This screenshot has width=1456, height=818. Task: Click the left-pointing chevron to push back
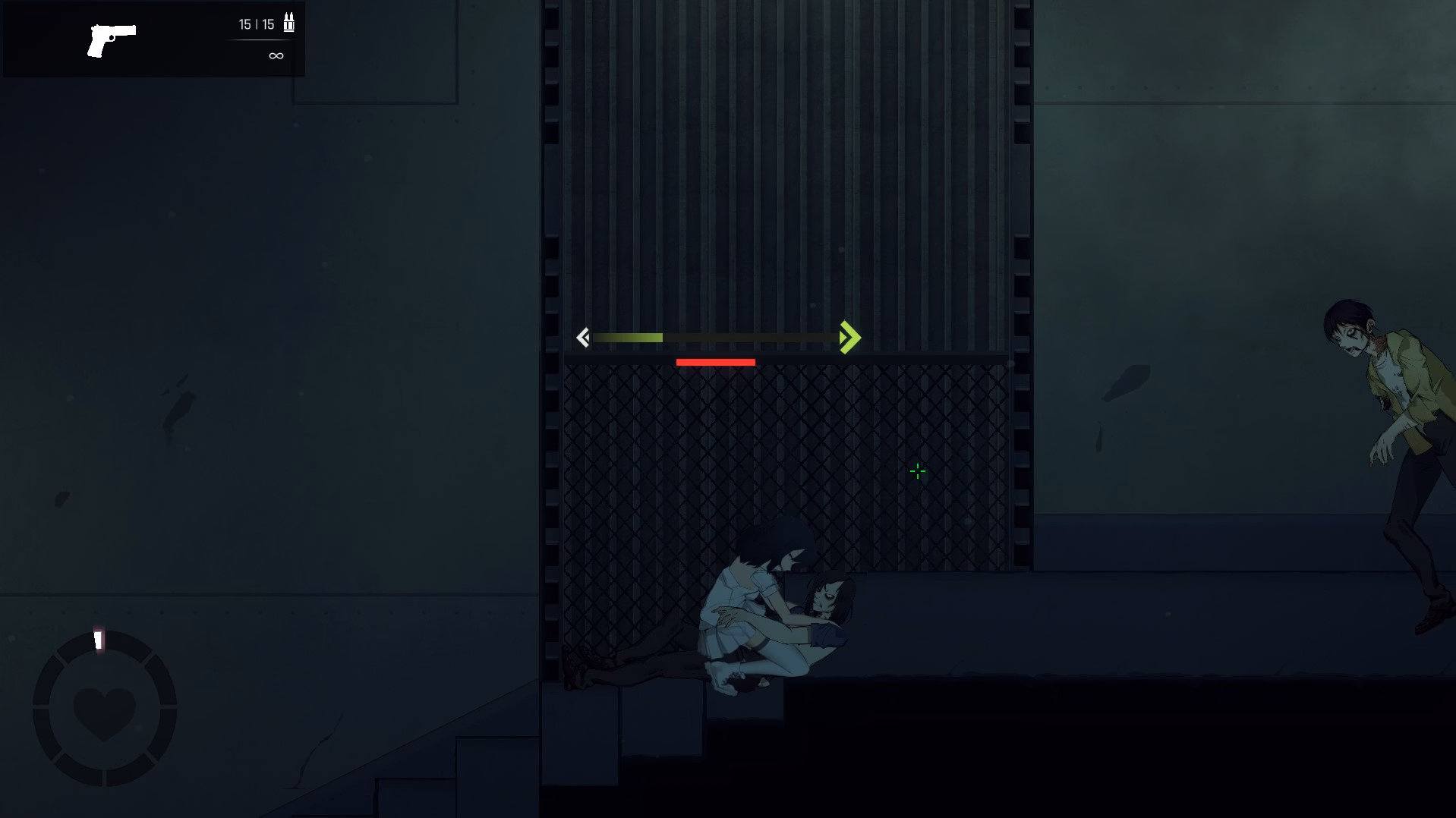[x=583, y=338]
